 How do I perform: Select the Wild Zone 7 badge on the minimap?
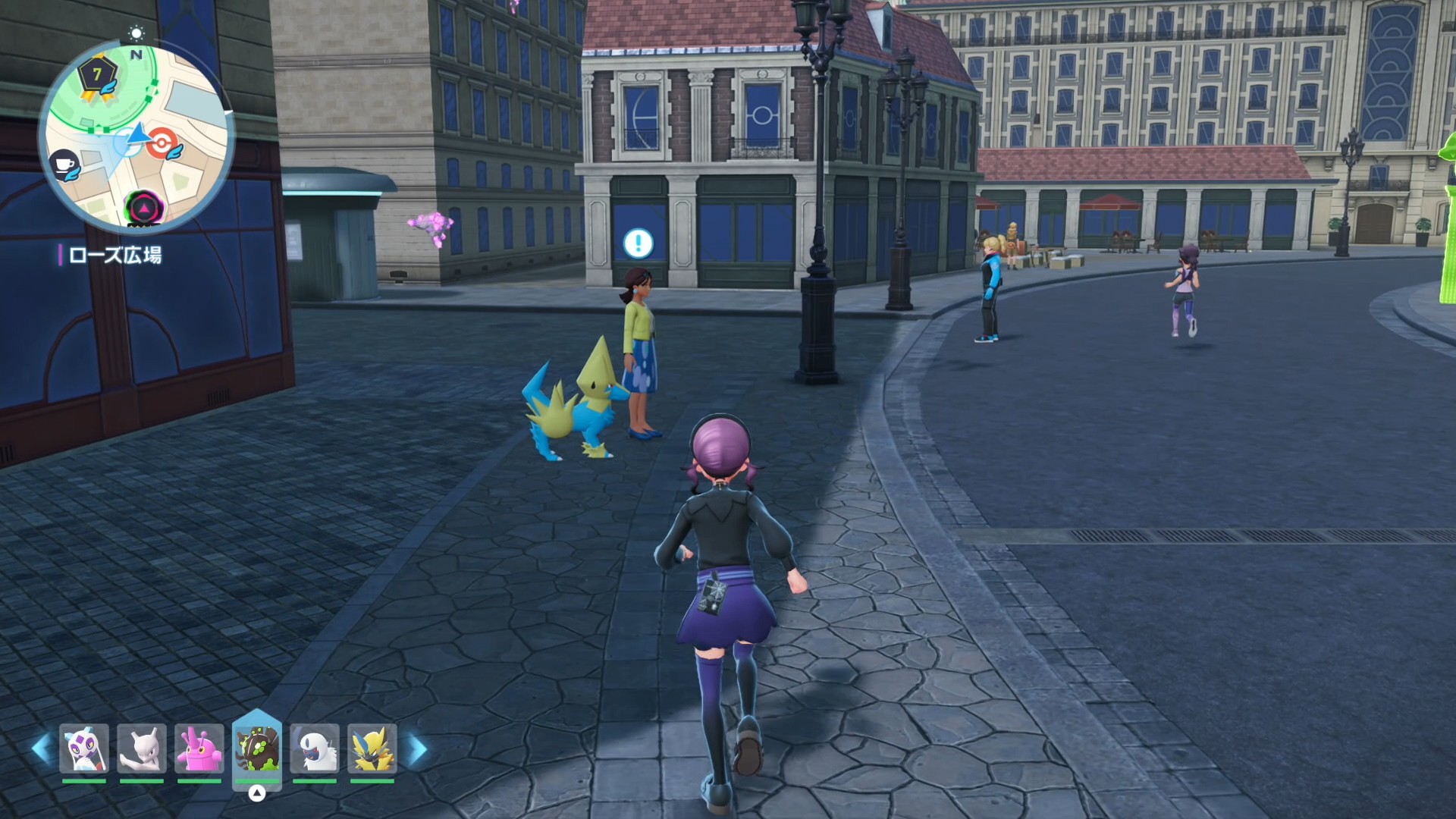point(98,76)
